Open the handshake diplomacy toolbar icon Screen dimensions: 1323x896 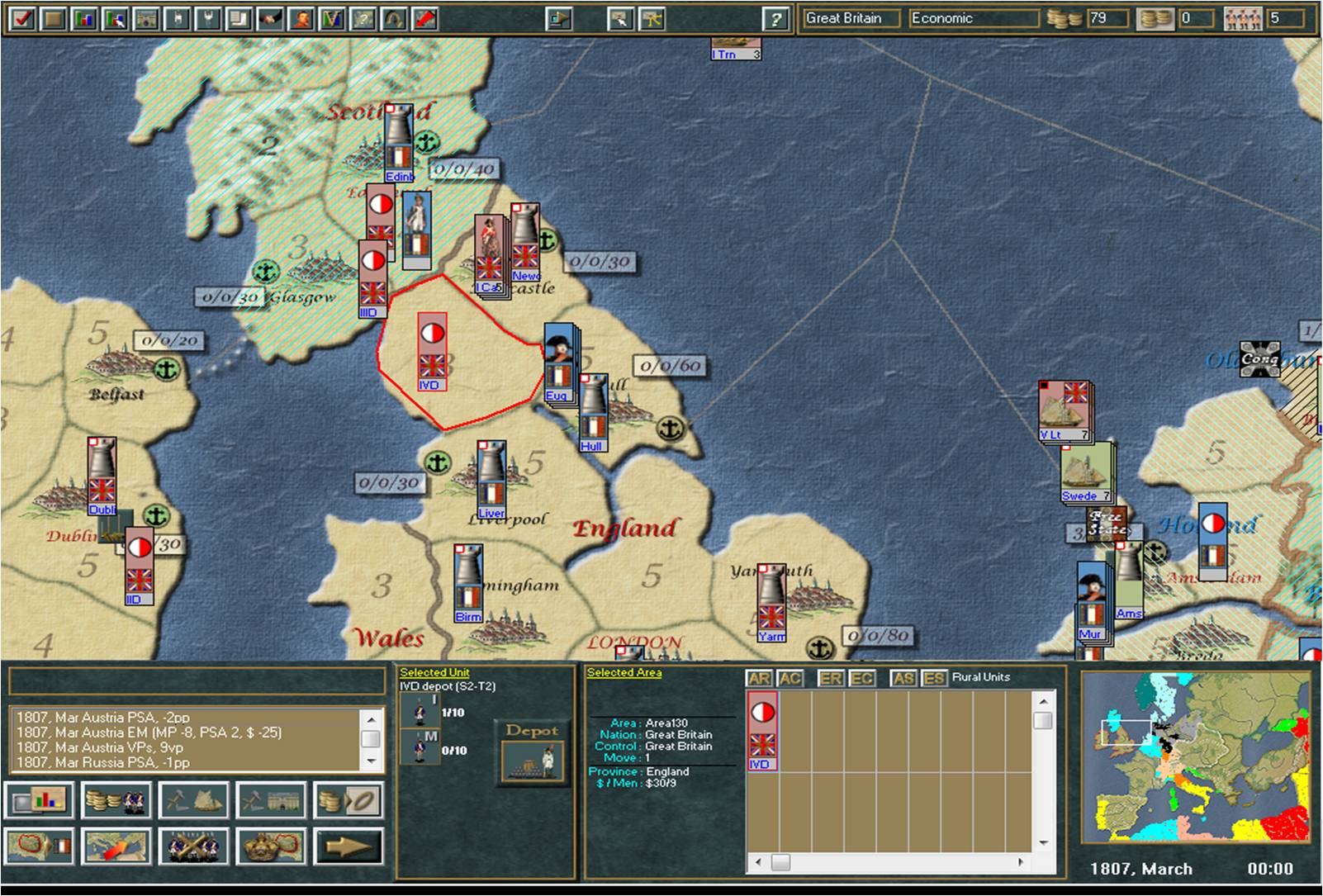pos(270,17)
